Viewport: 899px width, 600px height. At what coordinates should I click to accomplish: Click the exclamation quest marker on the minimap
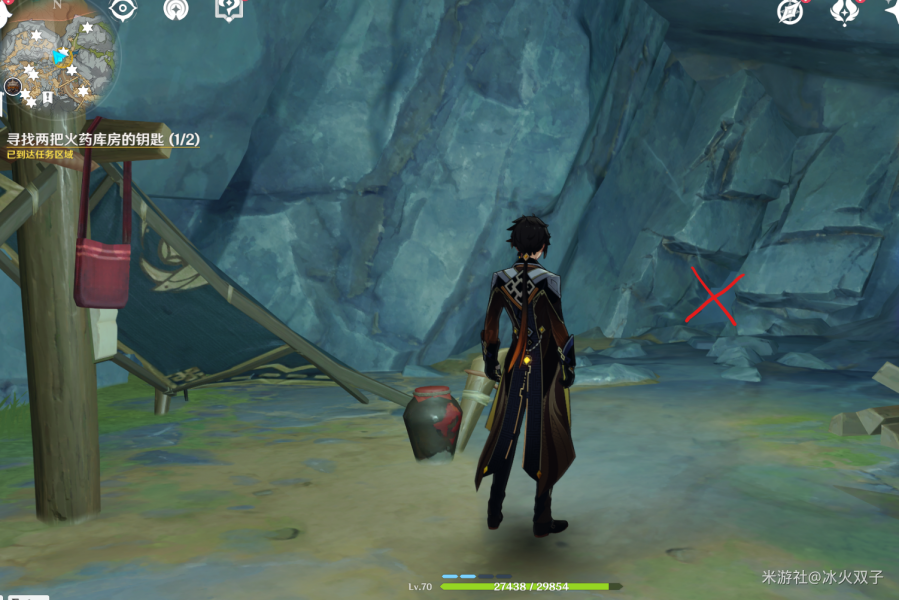pos(47,98)
